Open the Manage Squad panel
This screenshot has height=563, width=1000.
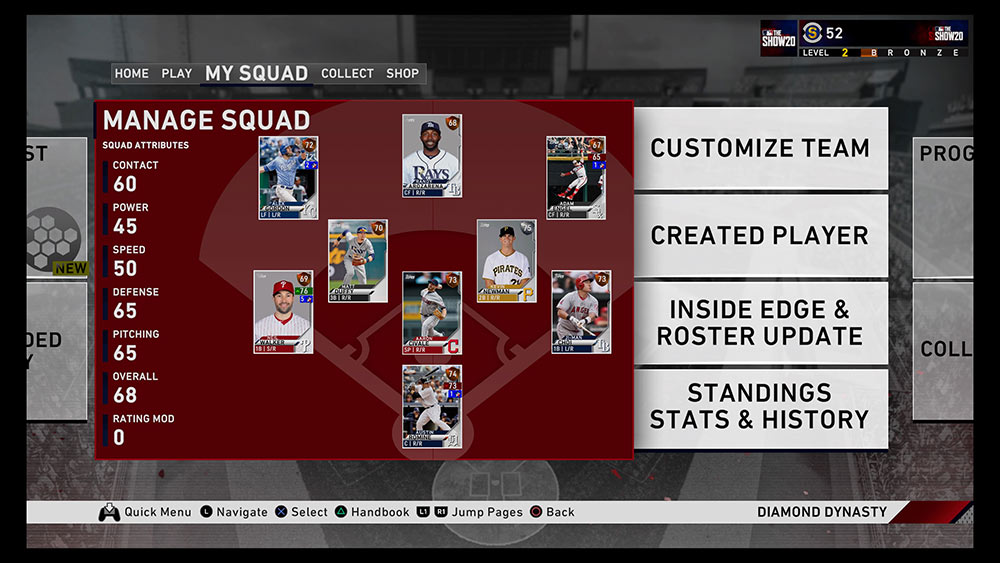pos(206,121)
